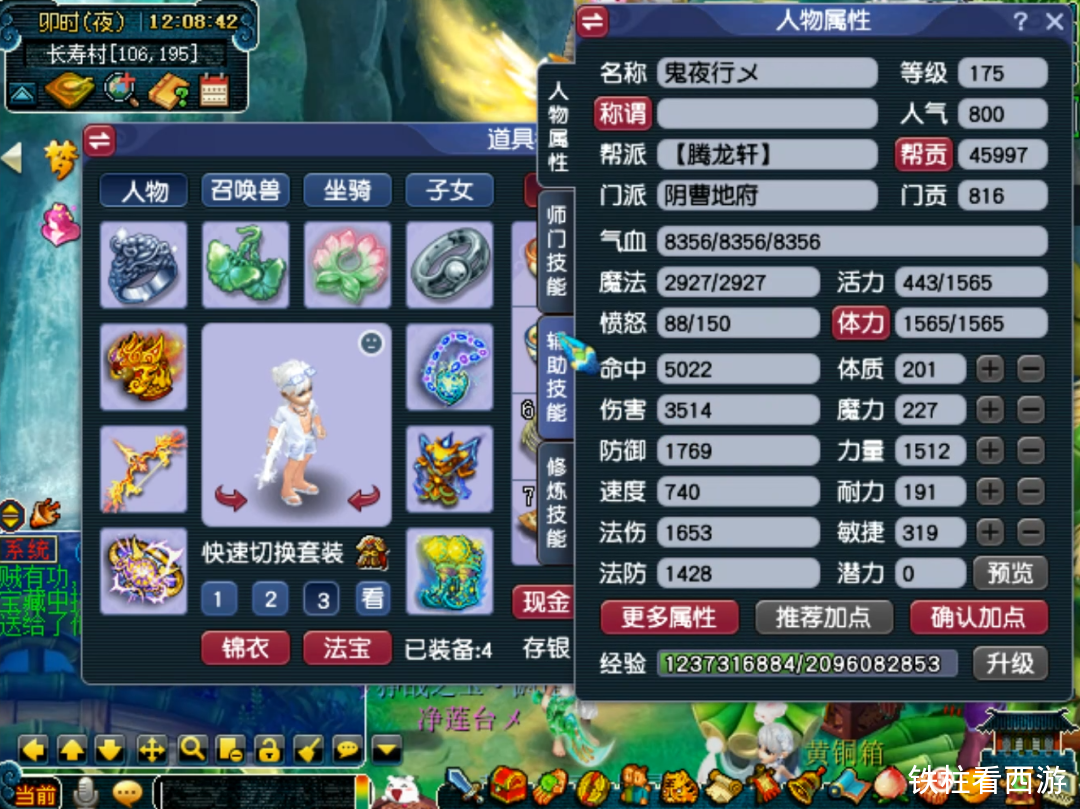
Task: Open the 锦衣 costume panel
Action: (246, 648)
